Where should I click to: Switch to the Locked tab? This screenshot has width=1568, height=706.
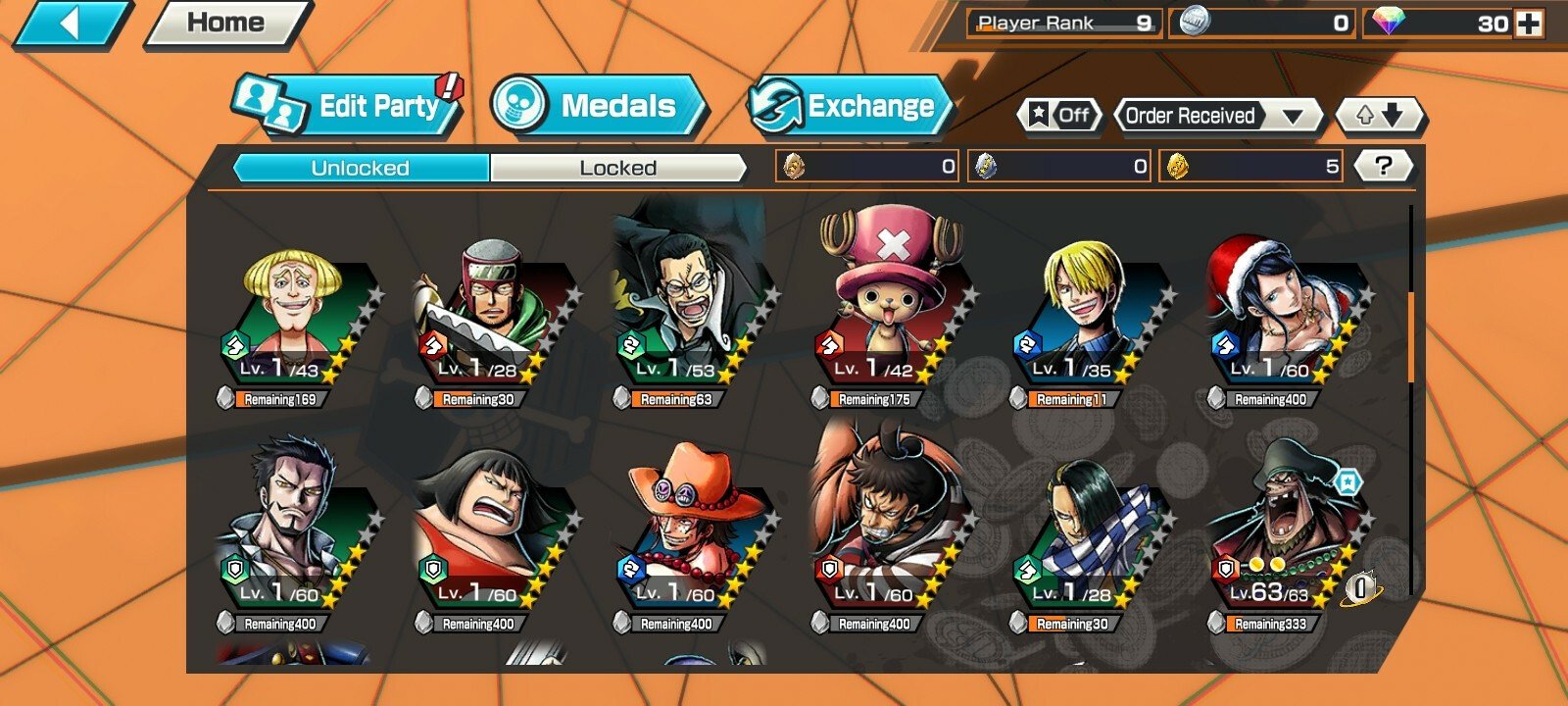point(617,168)
